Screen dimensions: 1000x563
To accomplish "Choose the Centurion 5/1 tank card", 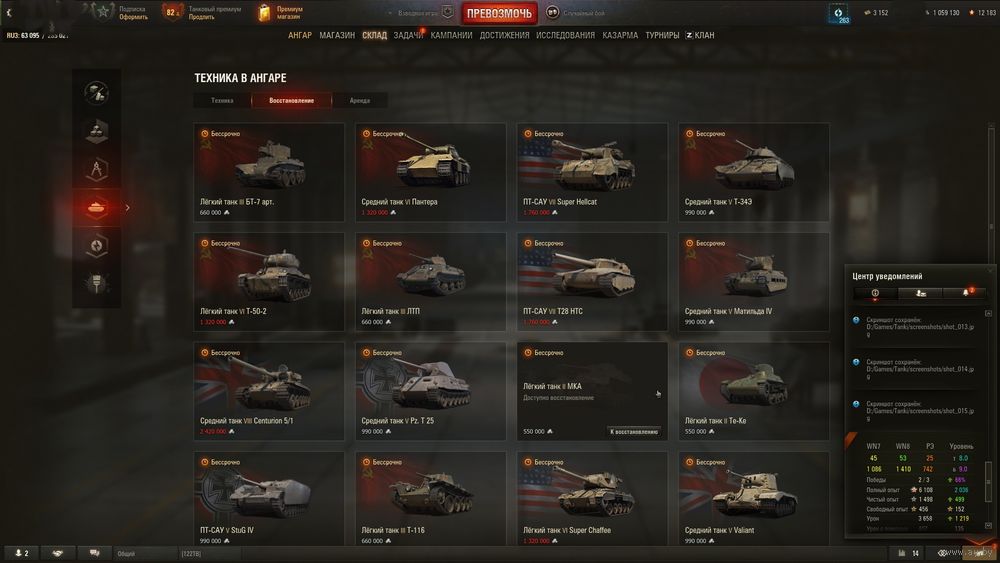I will click(x=269, y=390).
